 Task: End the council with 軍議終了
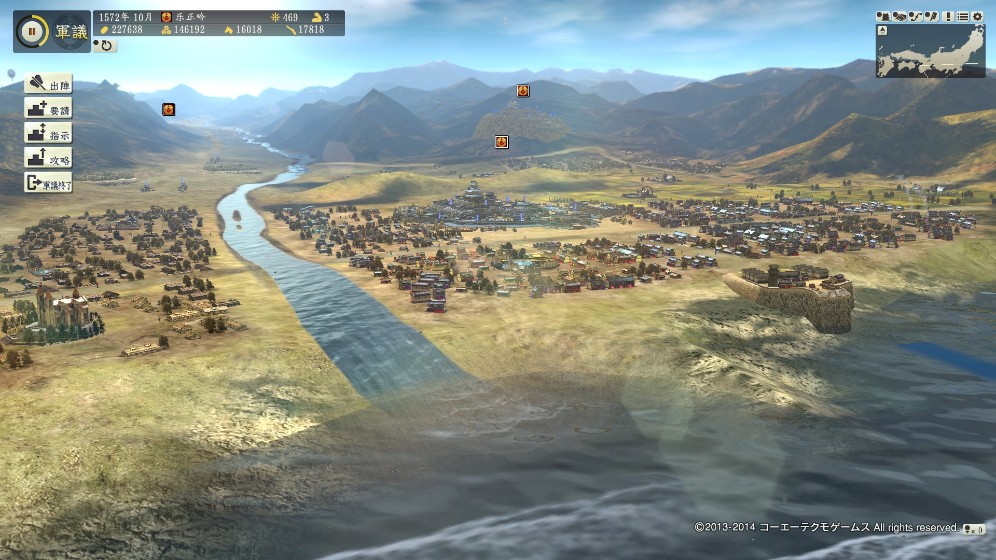pos(48,183)
